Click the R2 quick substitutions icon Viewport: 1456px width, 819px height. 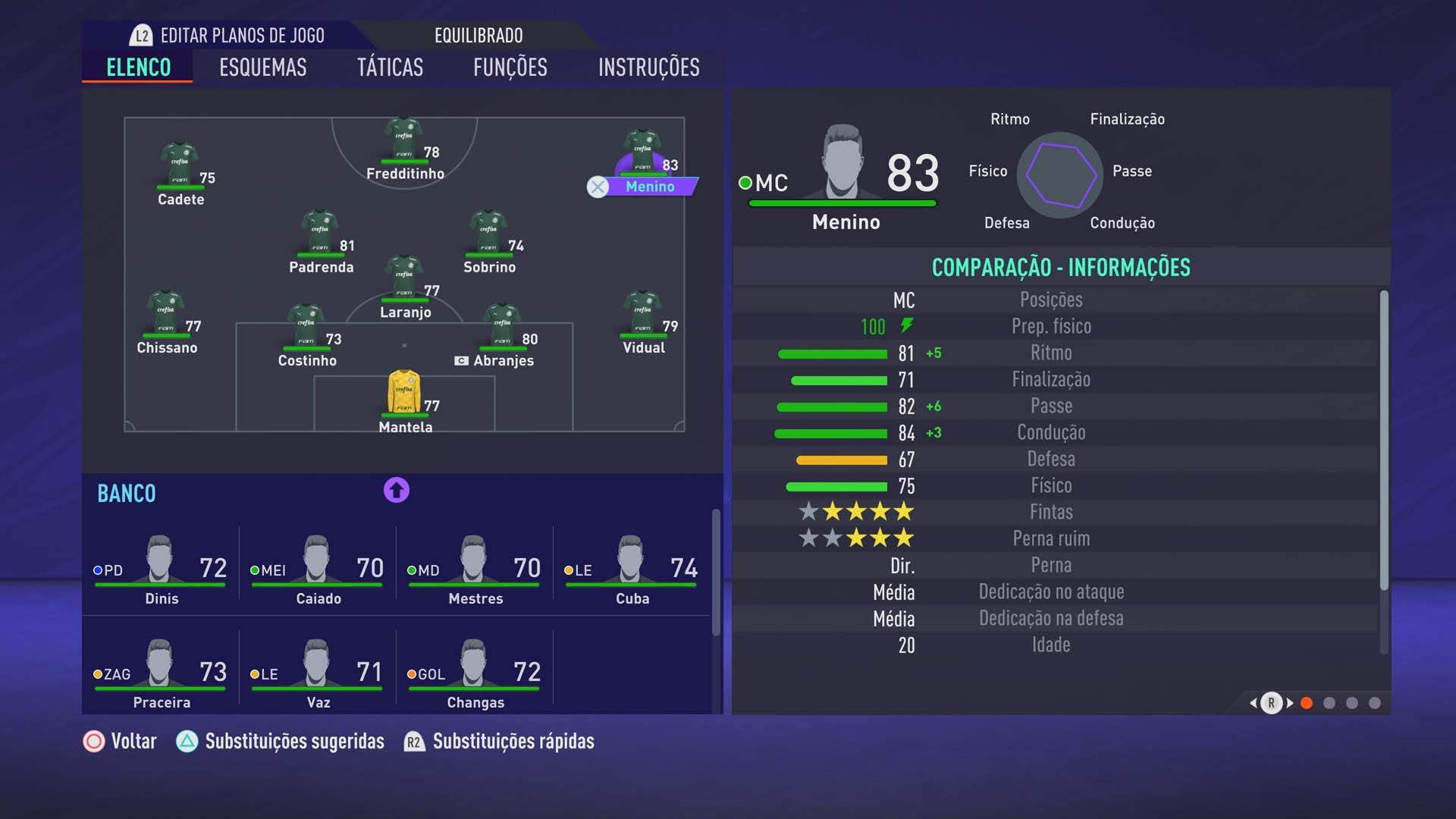pyautogui.click(x=413, y=742)
